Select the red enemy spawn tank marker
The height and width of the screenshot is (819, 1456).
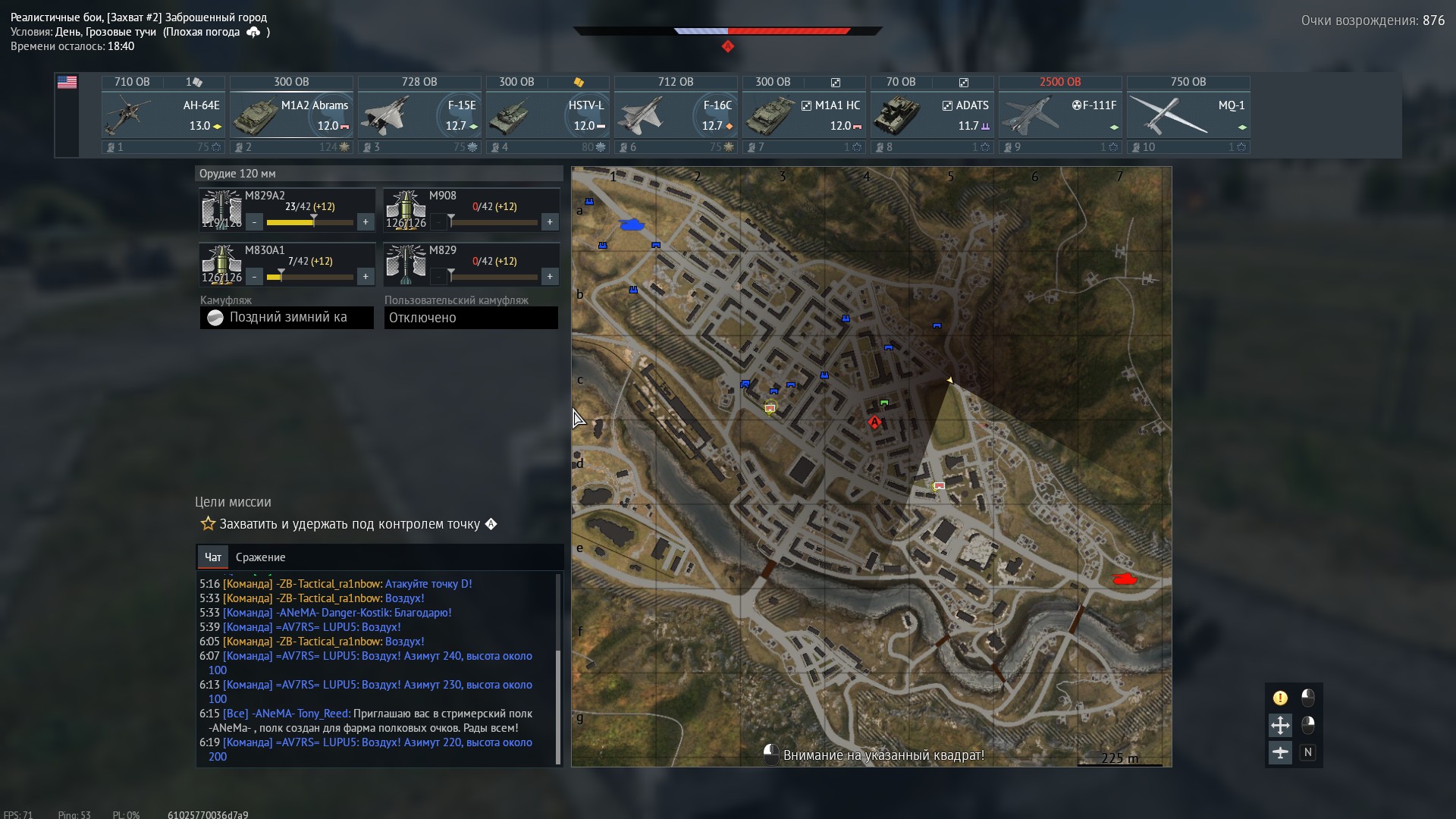click(x=1124, y=579)
